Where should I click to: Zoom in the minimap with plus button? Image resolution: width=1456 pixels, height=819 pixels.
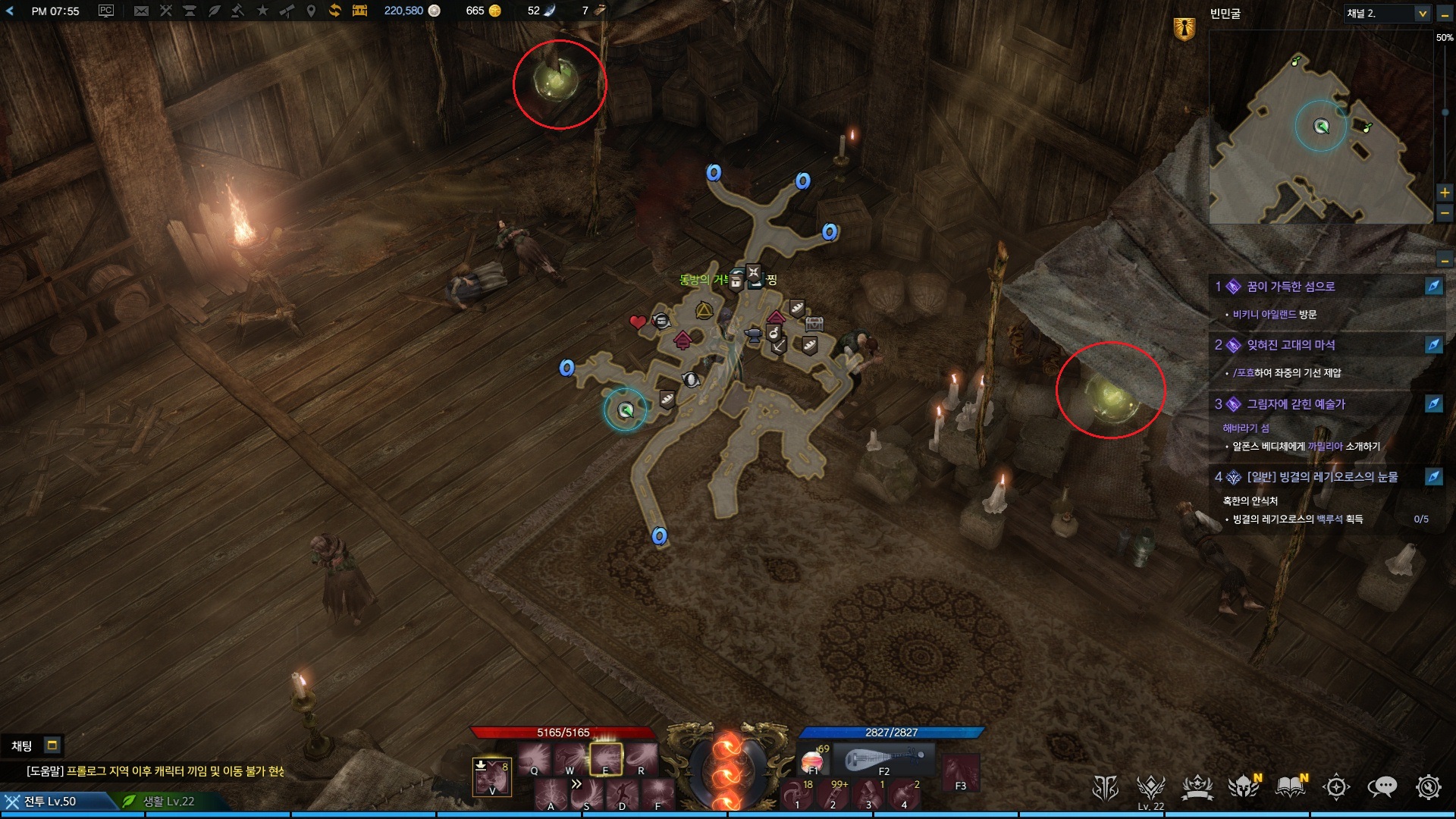click(x=1445, y=193)
